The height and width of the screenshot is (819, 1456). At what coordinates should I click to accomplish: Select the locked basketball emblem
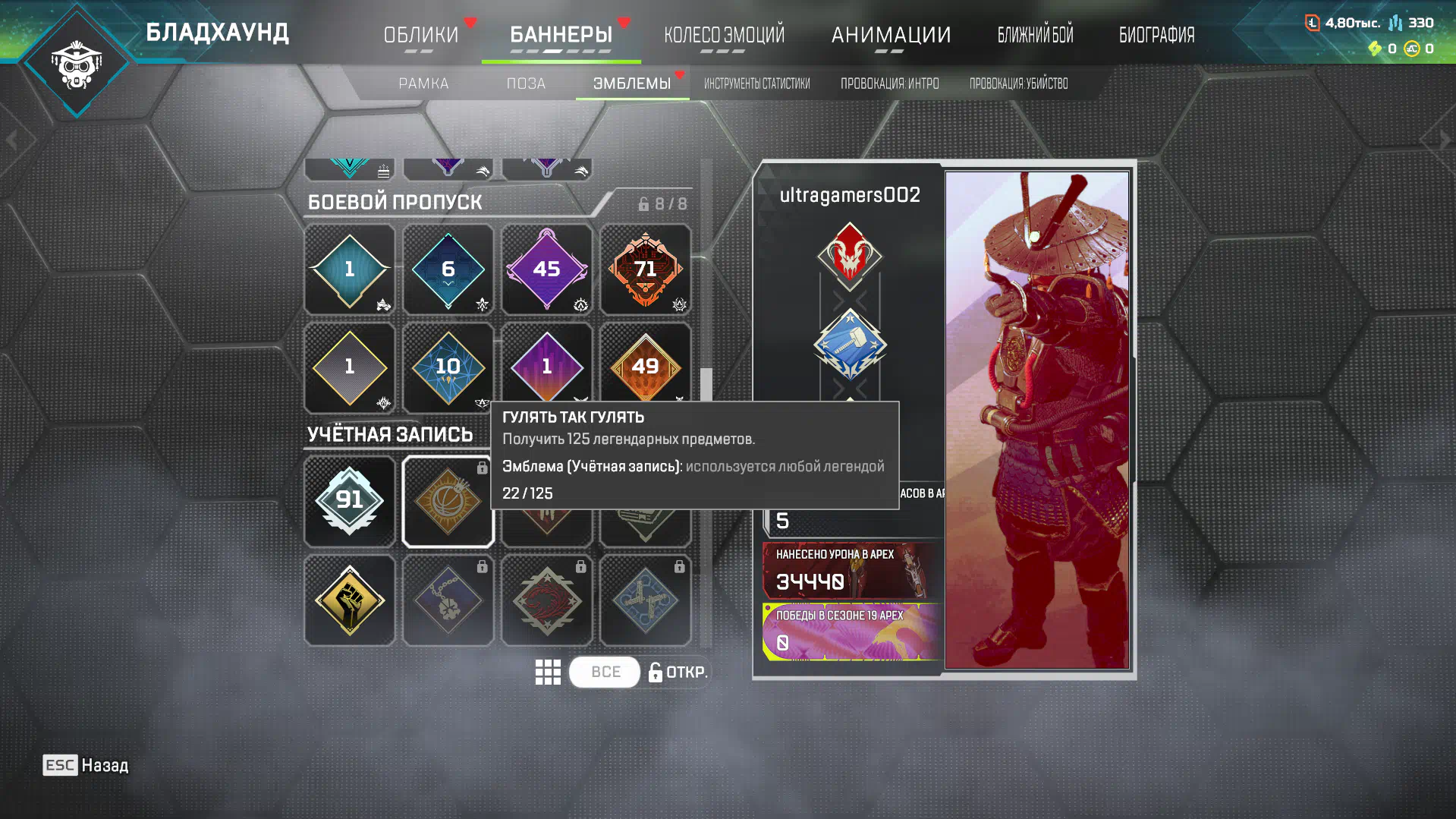(448, 501)
